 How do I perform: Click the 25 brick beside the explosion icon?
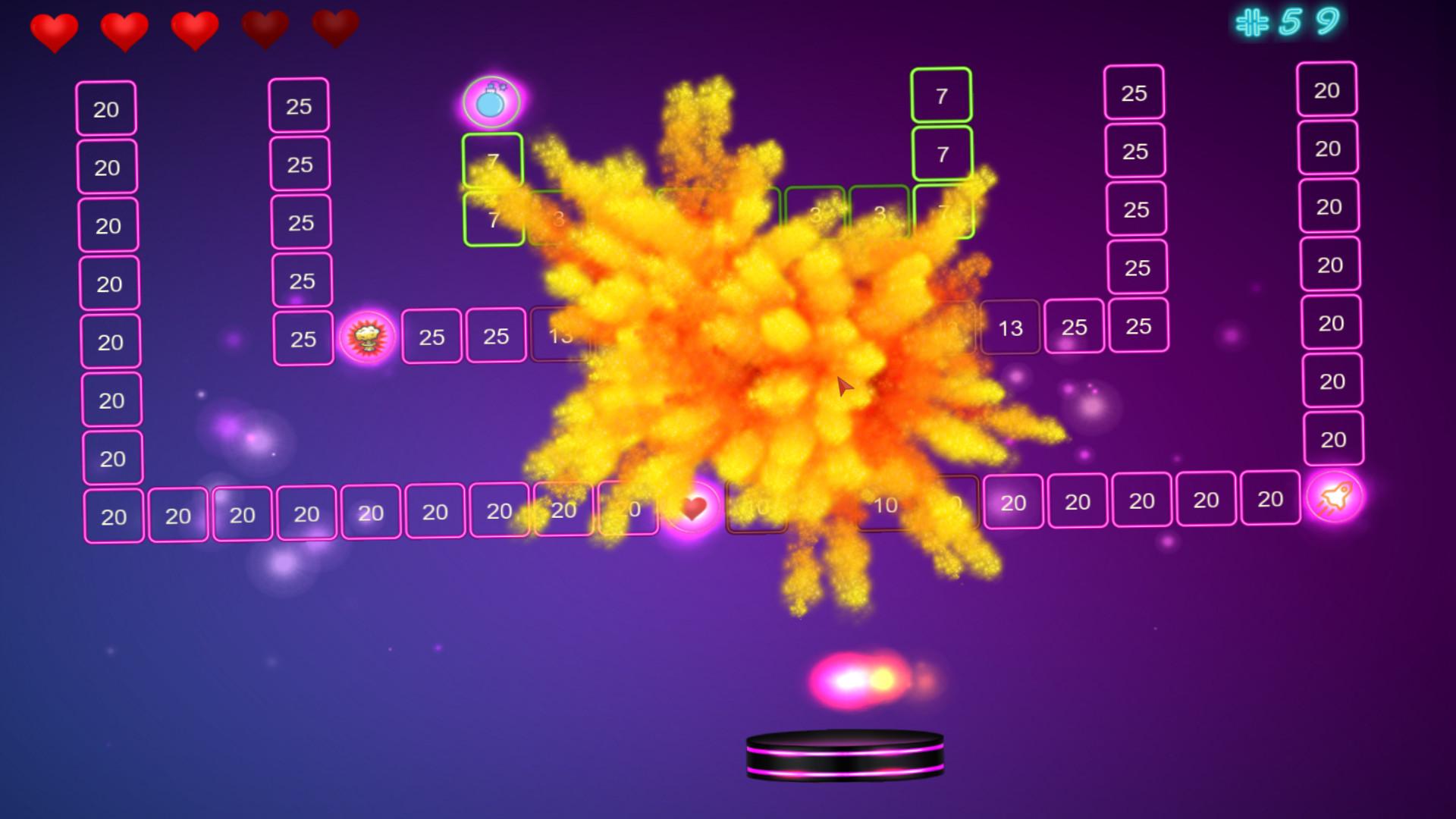click(431, 337)
